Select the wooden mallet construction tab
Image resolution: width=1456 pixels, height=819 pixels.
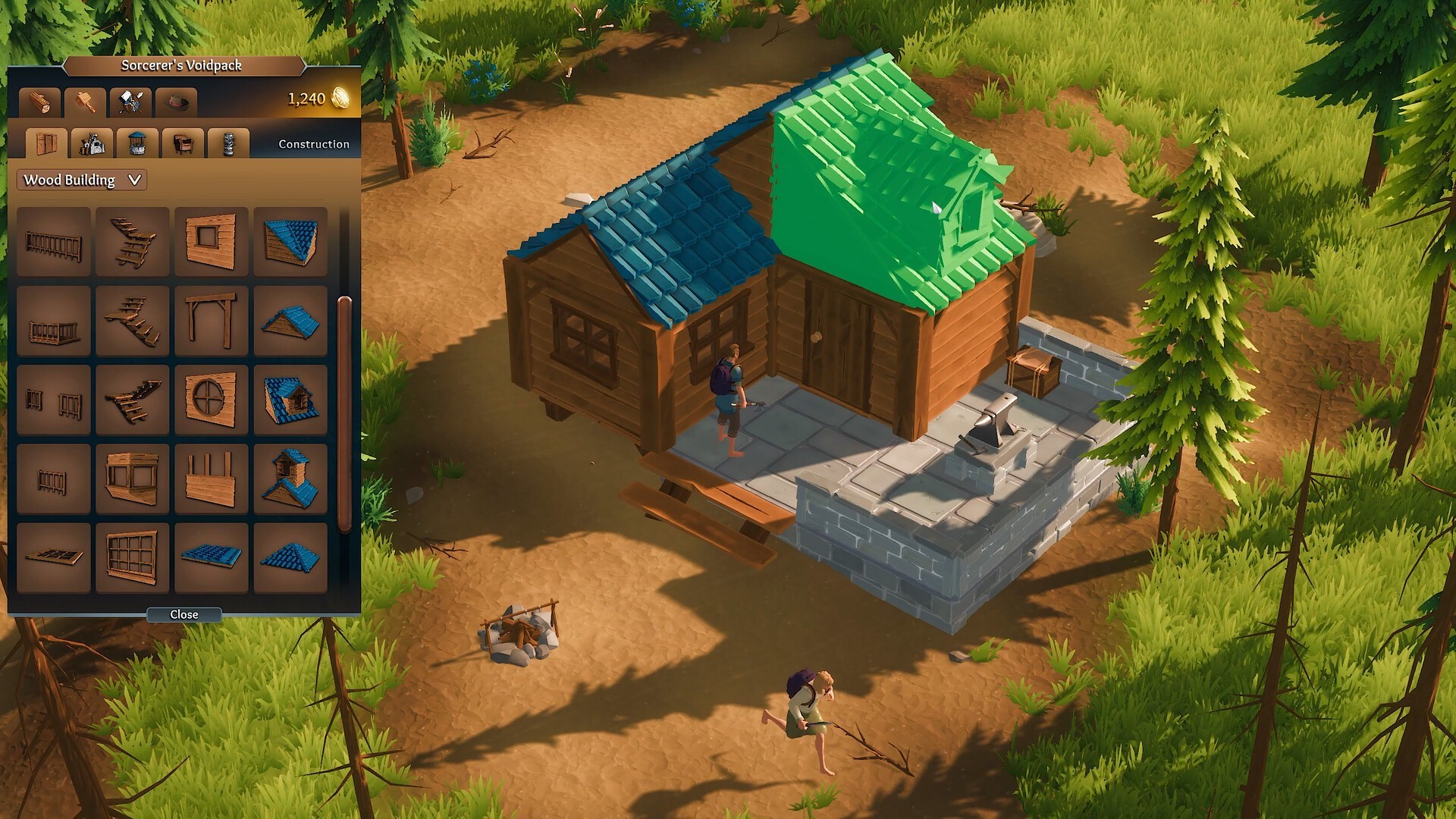(x=85, y=102)
